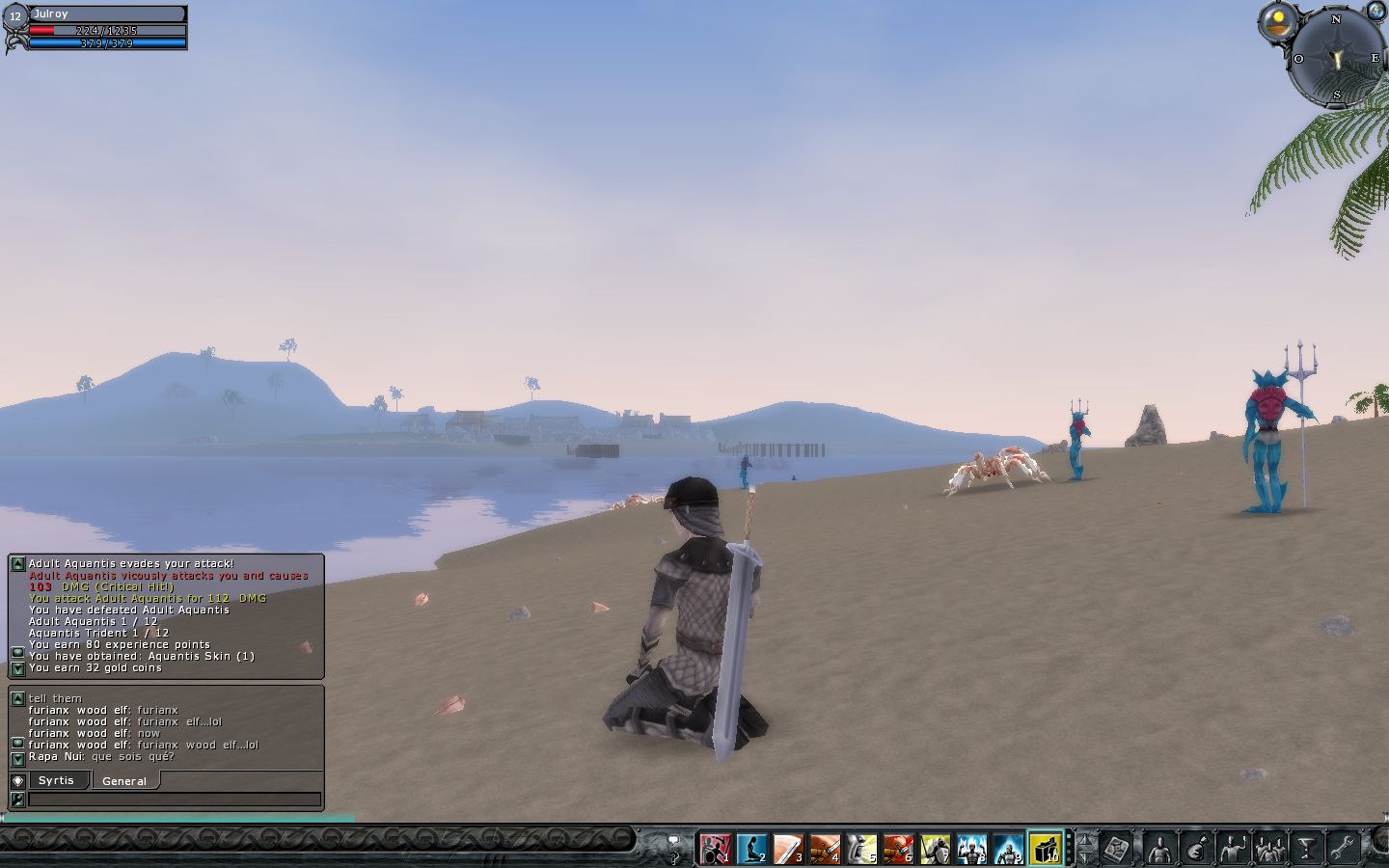The width and height of the screenshot is (1389, 868).
Task: Open the money bag inventory button
Action: click(1197, 849)
